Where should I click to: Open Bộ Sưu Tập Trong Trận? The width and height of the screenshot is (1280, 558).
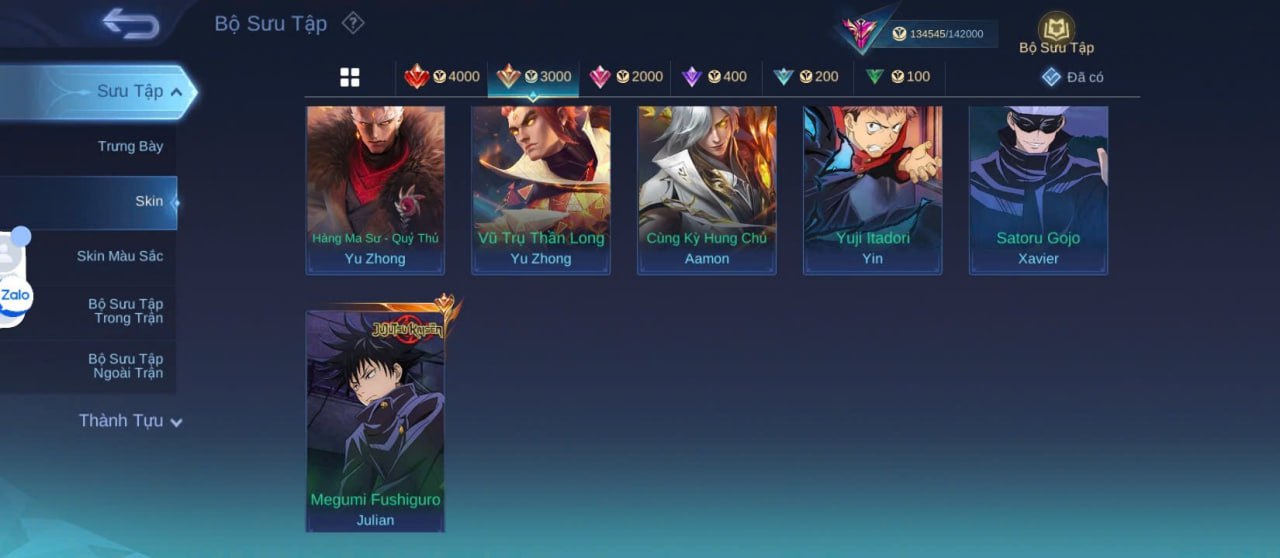click(x=125, y=311)
